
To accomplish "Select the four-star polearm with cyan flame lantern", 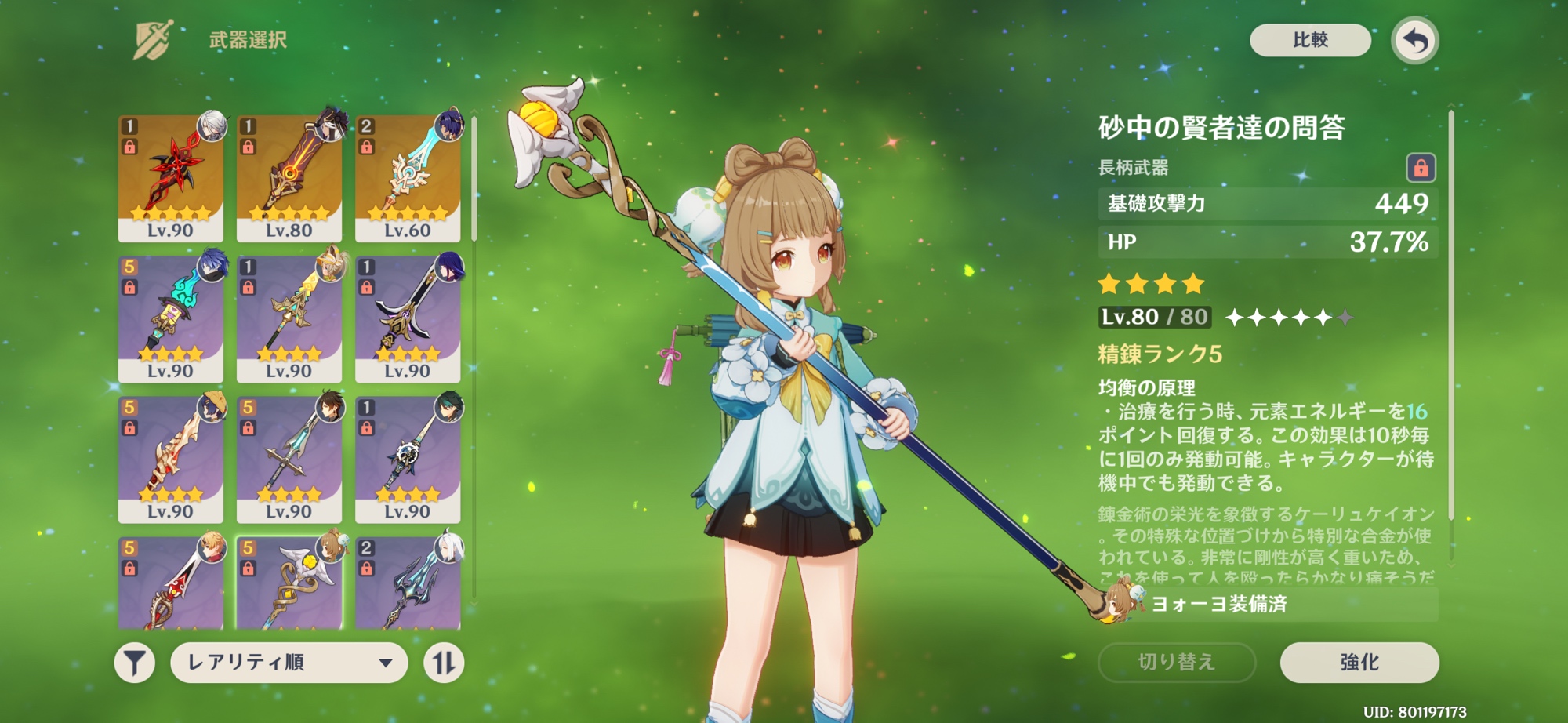I will [170, 318].
